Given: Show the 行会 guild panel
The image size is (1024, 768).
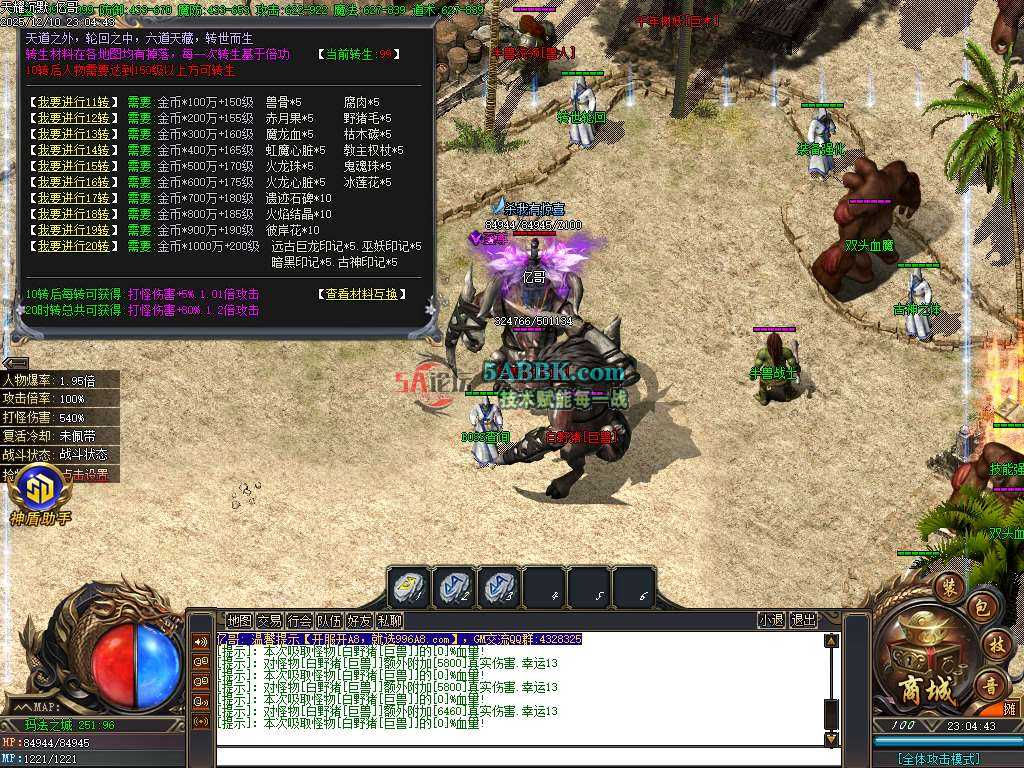Looking at the screenshot, I should [299, 621].
